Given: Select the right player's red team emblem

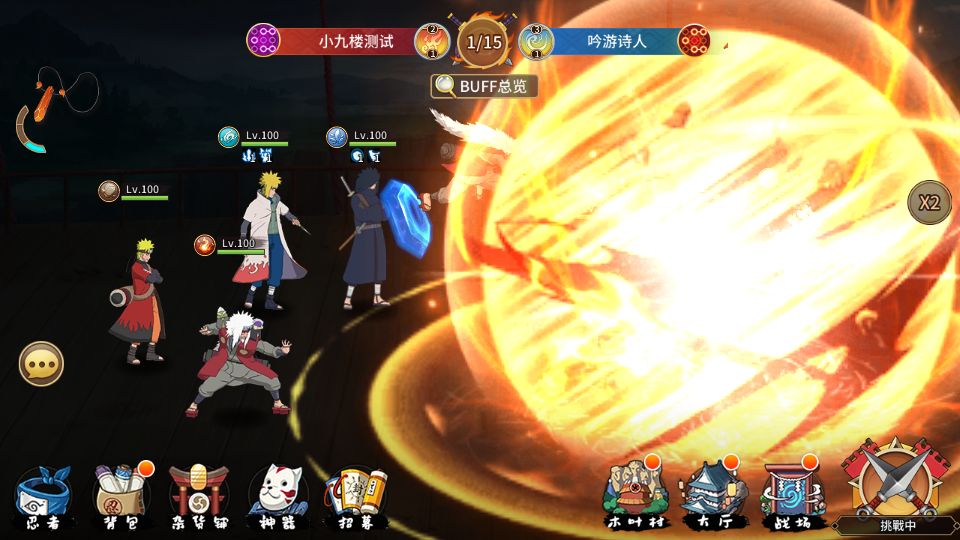Looking at the screenshot, I should coord(693,41).
